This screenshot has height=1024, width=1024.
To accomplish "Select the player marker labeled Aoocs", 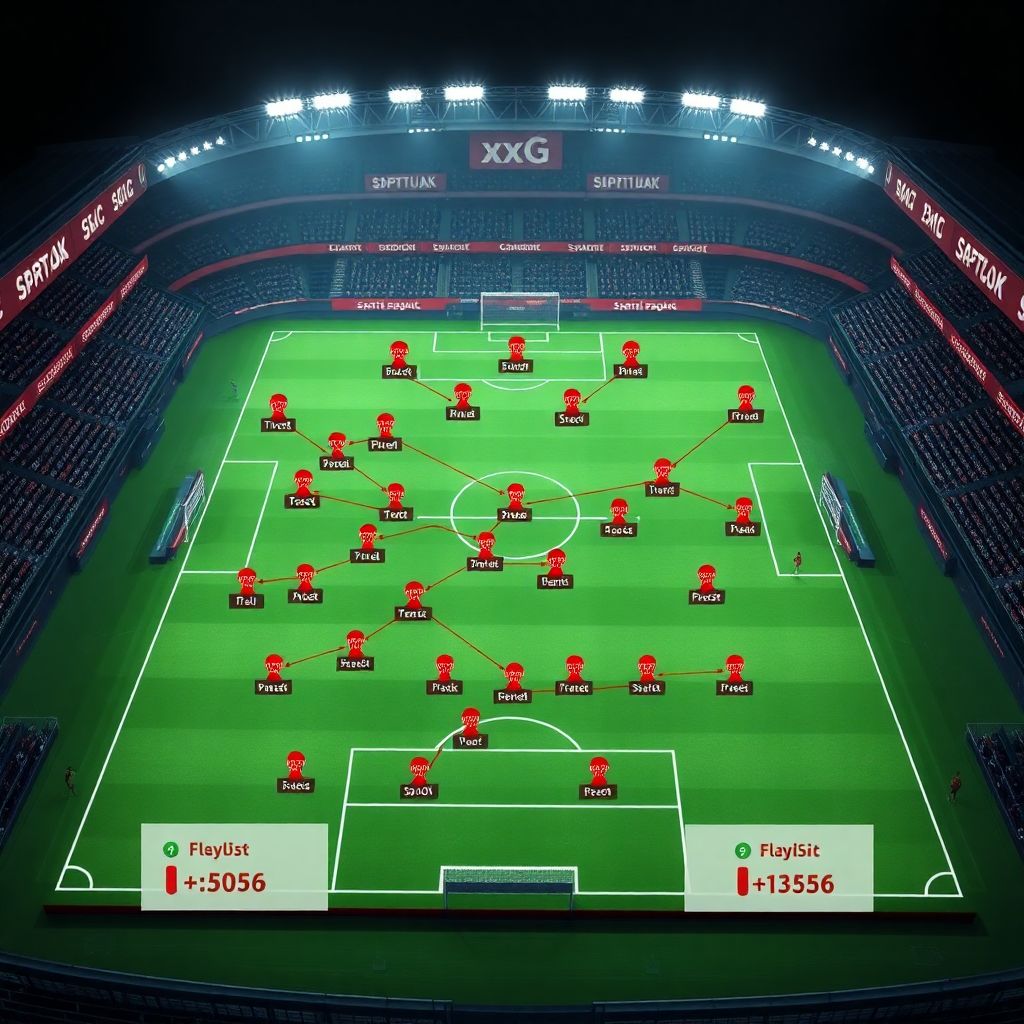I will coord(618,513).
